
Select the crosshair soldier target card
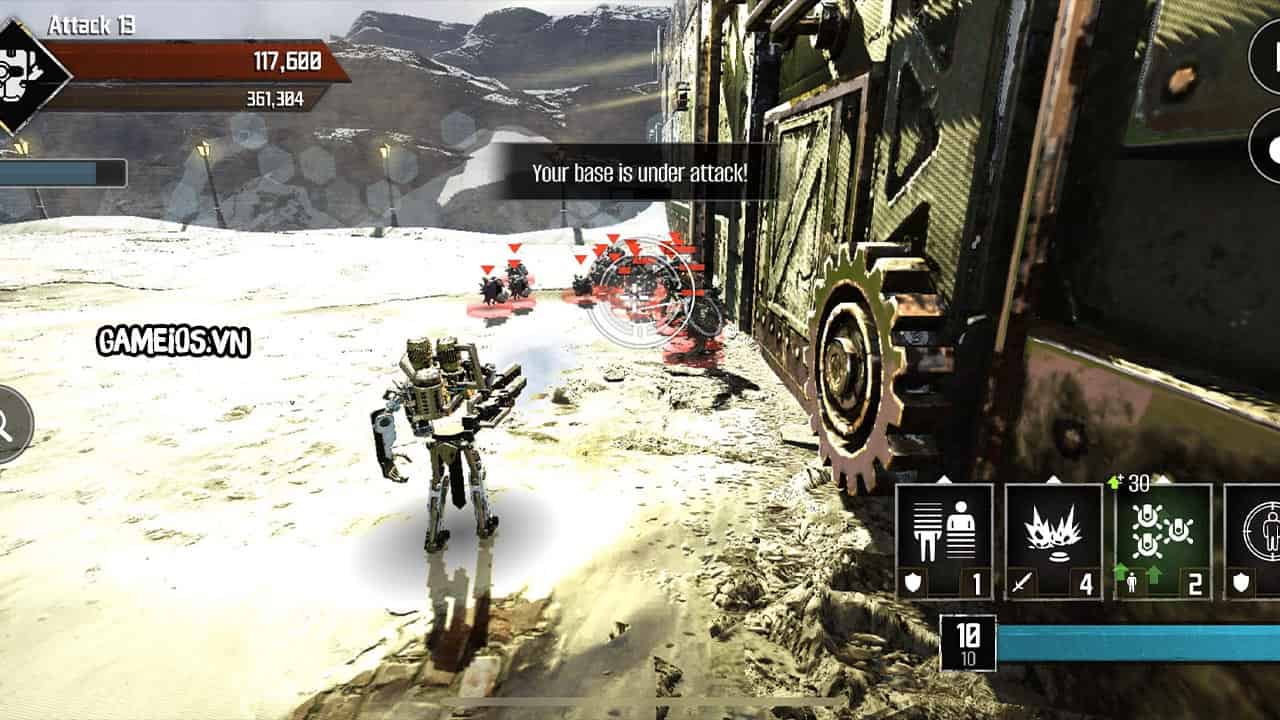point(1254,541)
